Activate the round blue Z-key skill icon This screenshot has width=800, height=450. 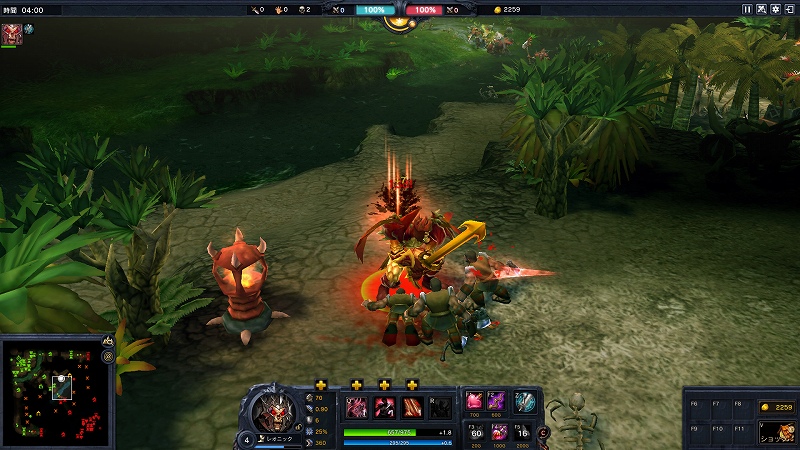click(x=525, y=402)
